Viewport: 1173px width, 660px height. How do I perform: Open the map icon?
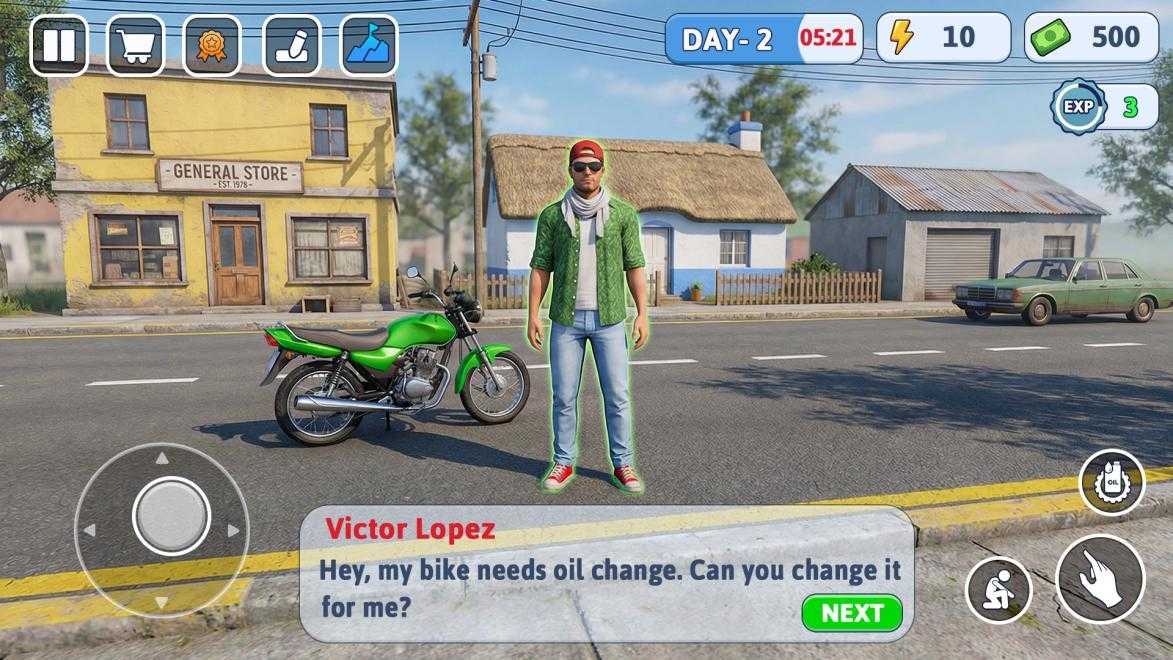369,46
